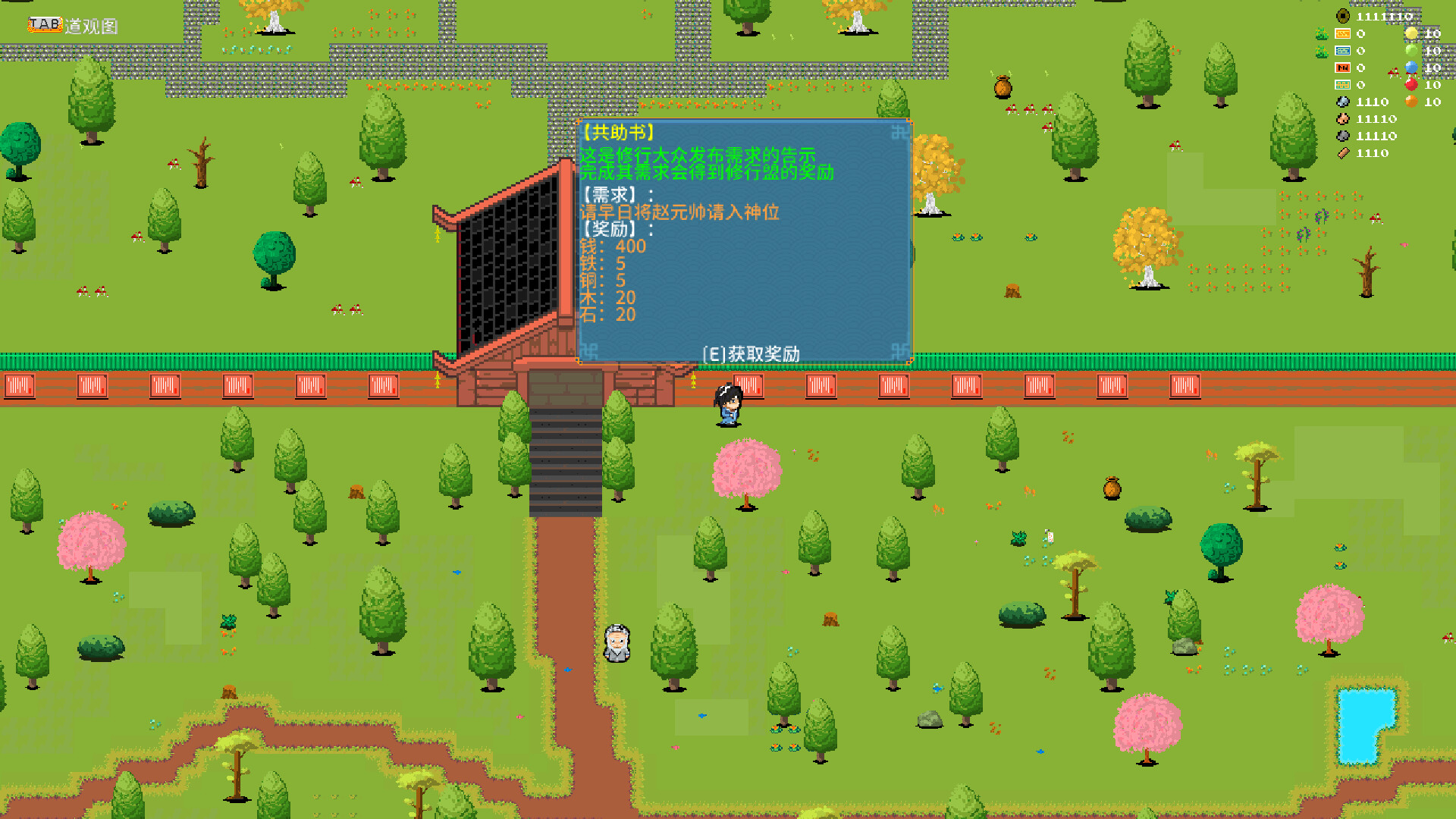Select the yellow spirit orb icon
Screen dimensions: 1456x819
pos(1411,33)
